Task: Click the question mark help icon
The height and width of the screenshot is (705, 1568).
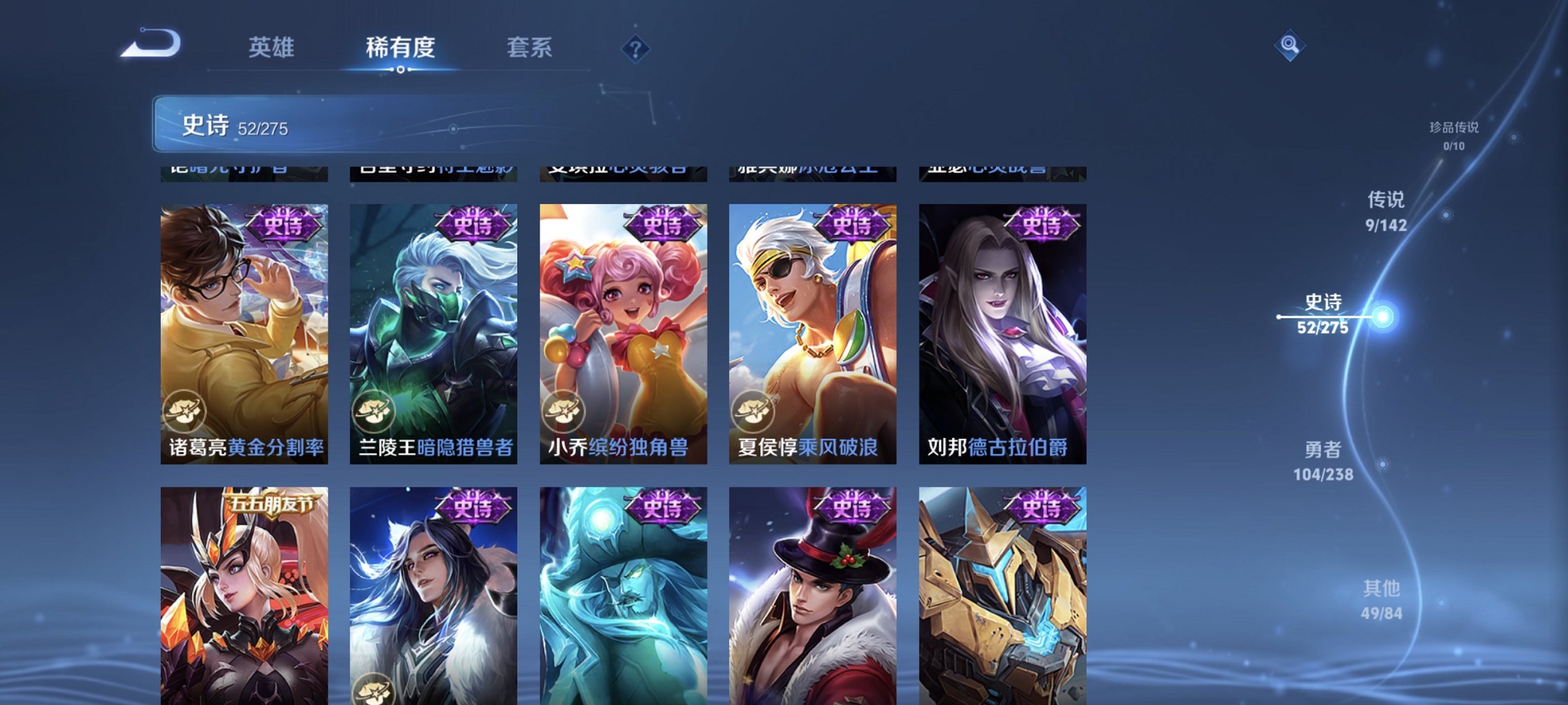Action: (x=637, y=48)
